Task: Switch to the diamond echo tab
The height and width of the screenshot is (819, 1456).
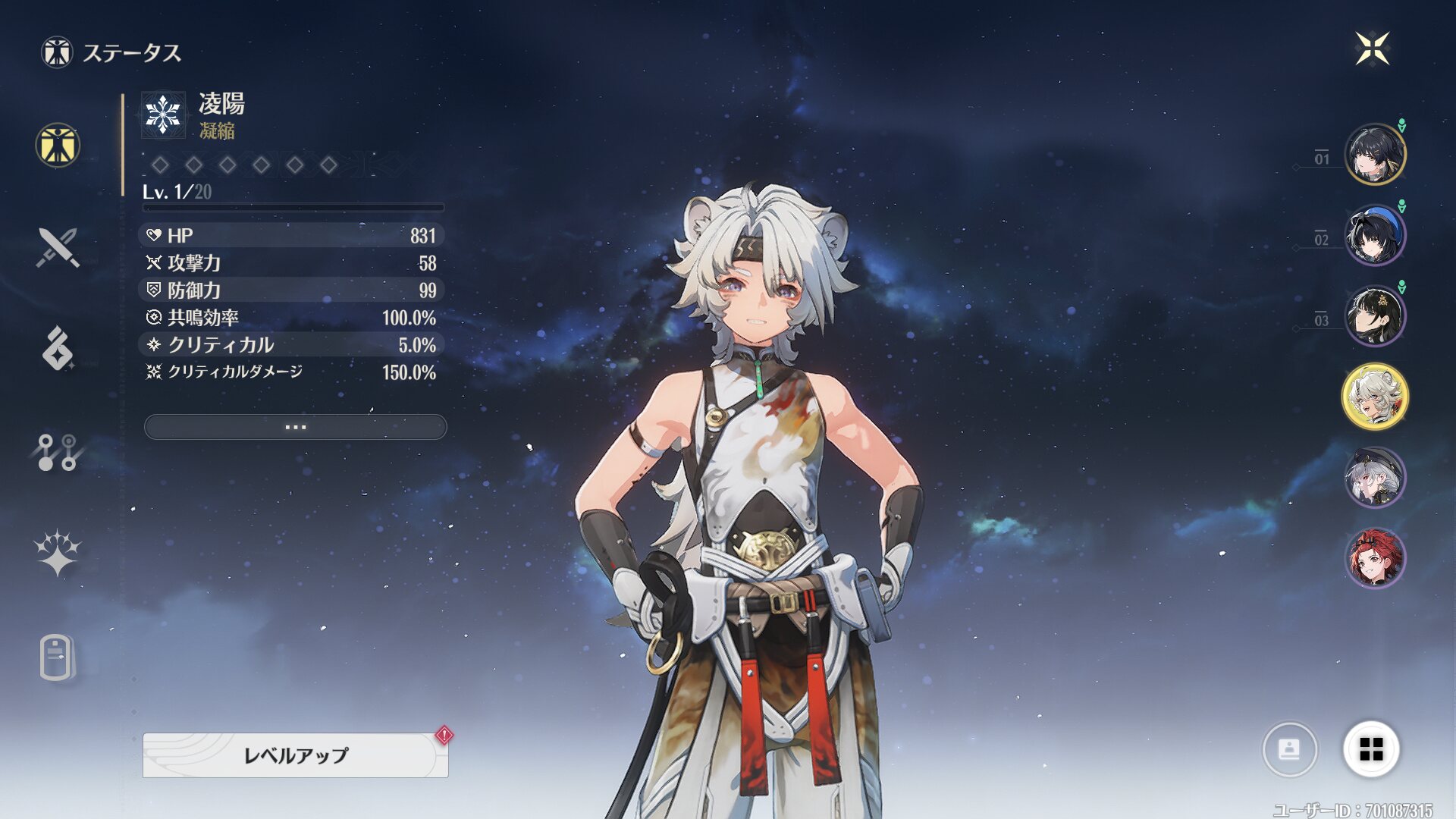Action: (x=58, y=349)
